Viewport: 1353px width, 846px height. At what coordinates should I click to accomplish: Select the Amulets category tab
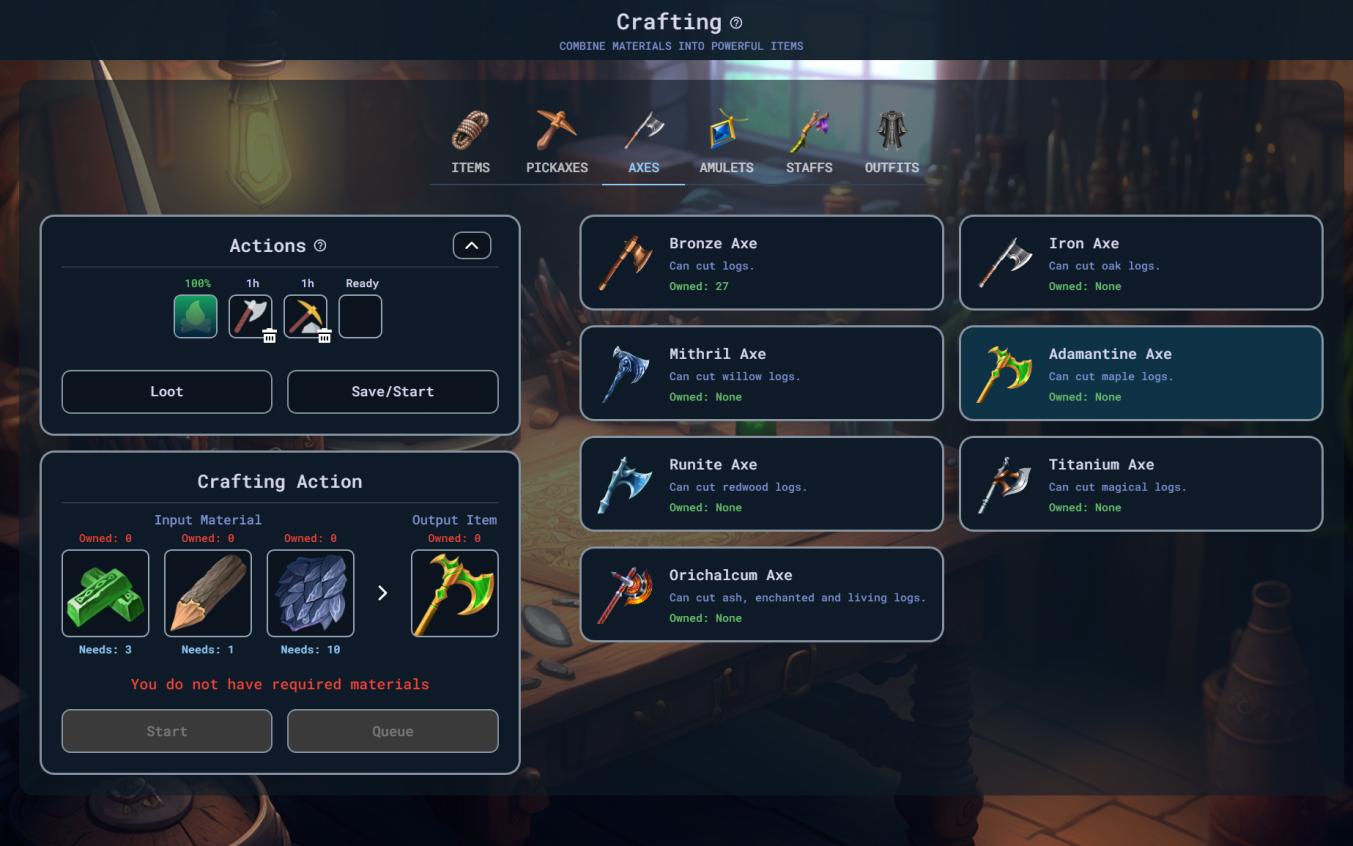click(726, 144)
